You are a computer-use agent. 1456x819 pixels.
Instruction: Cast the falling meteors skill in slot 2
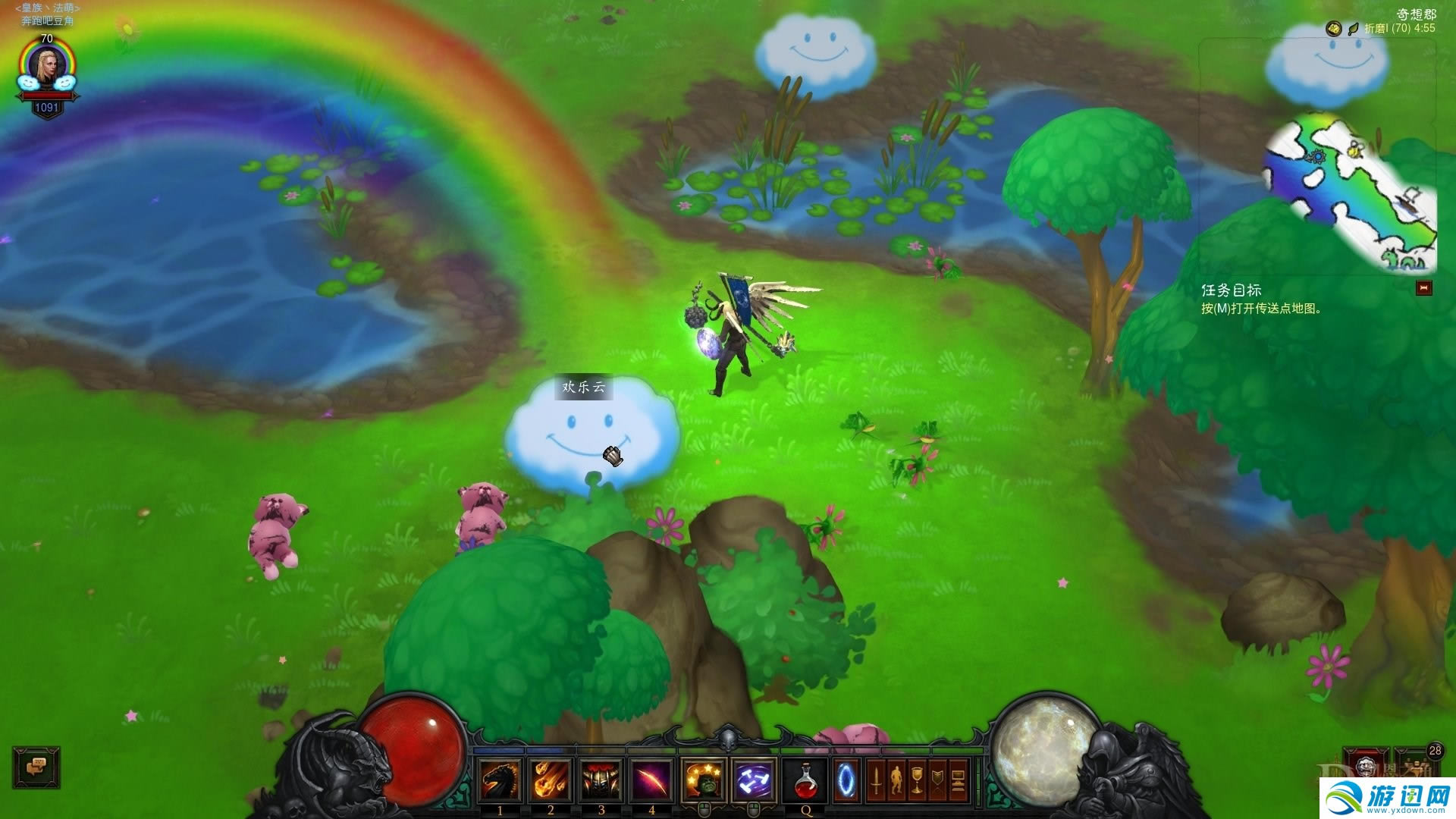551,780
